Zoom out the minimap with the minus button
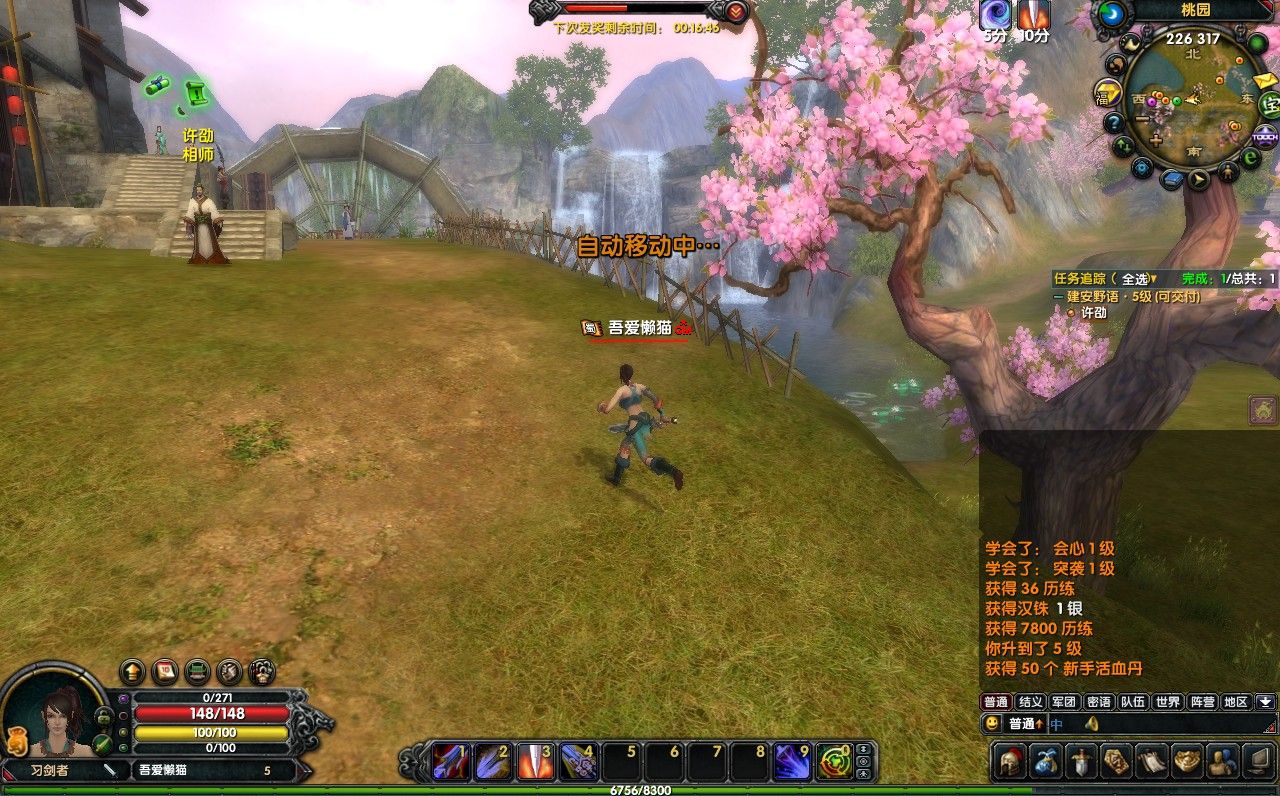This screenshot has width=1280, height=796. tap(1141, 120)
